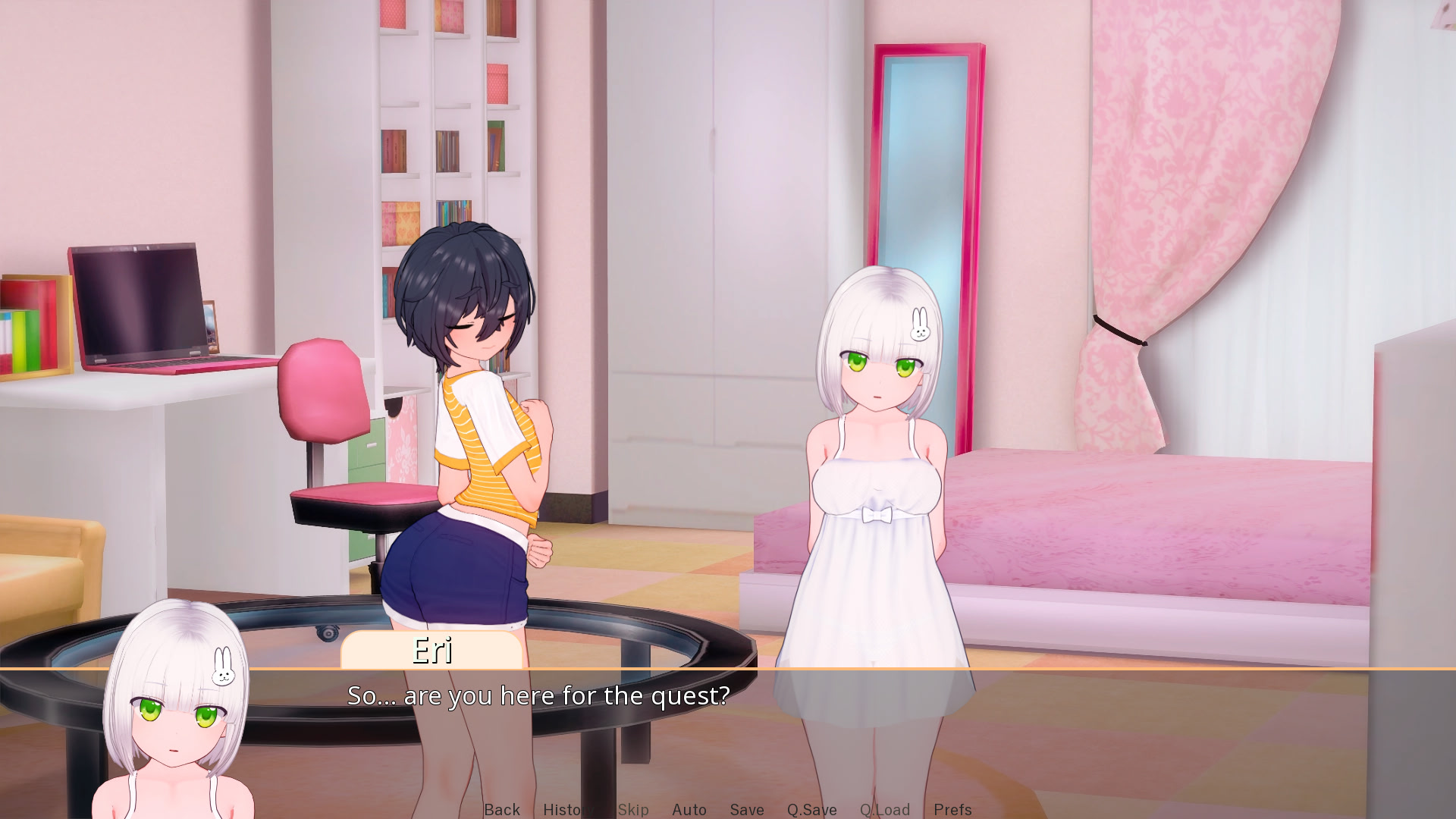This screenshot has width=1456, height=819.
Task: Enable Skip mode
Action: point(633,809)
